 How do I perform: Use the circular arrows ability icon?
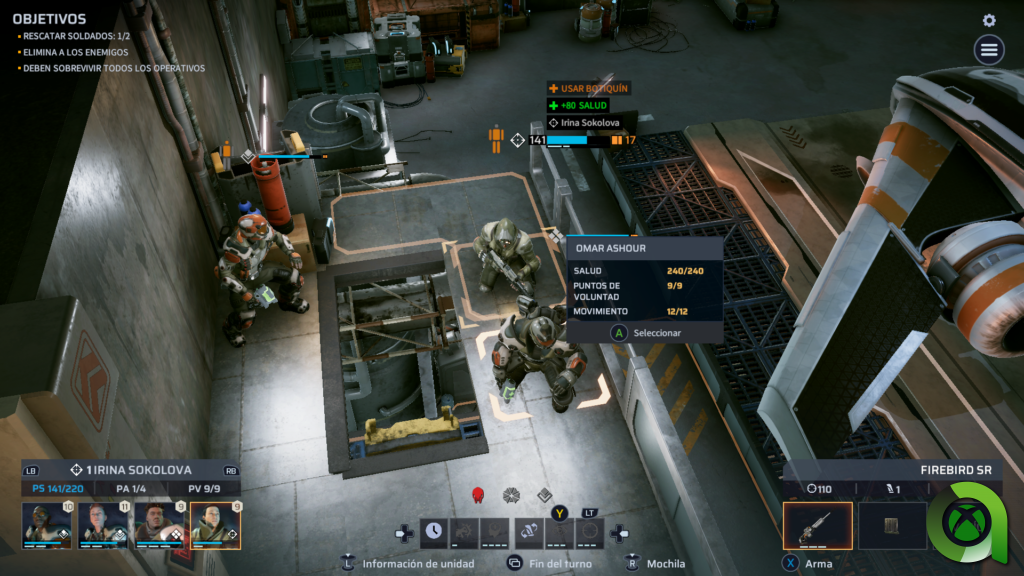pos(591,532)
